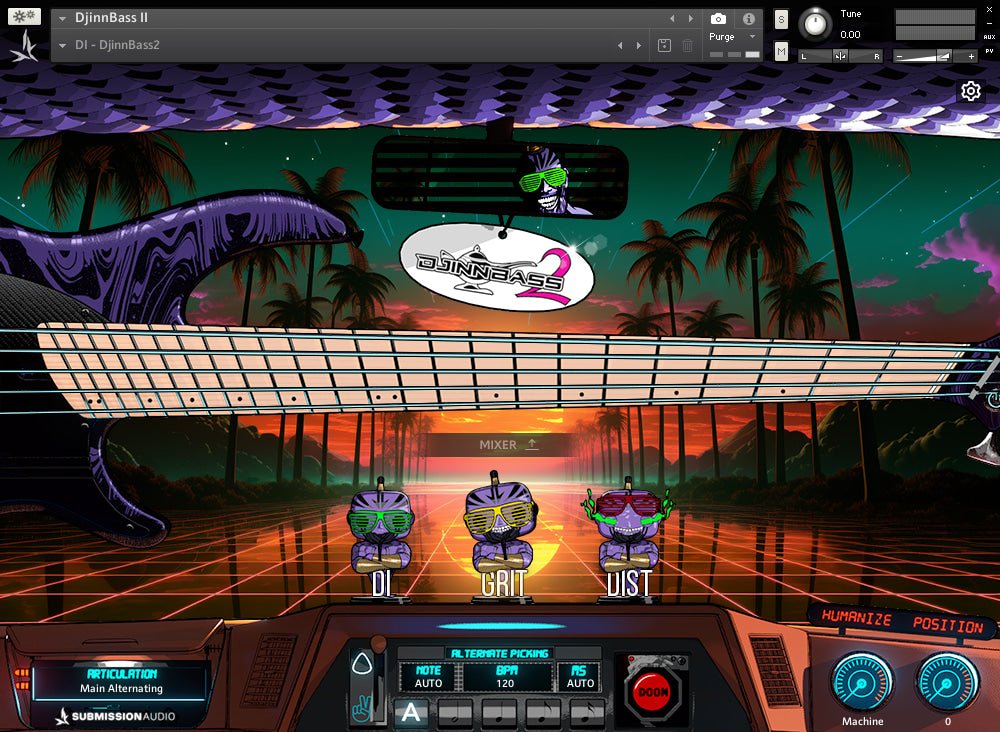Open the Articulation selector
This screenshot has width=1000, height=732.
tap(122, 682)
